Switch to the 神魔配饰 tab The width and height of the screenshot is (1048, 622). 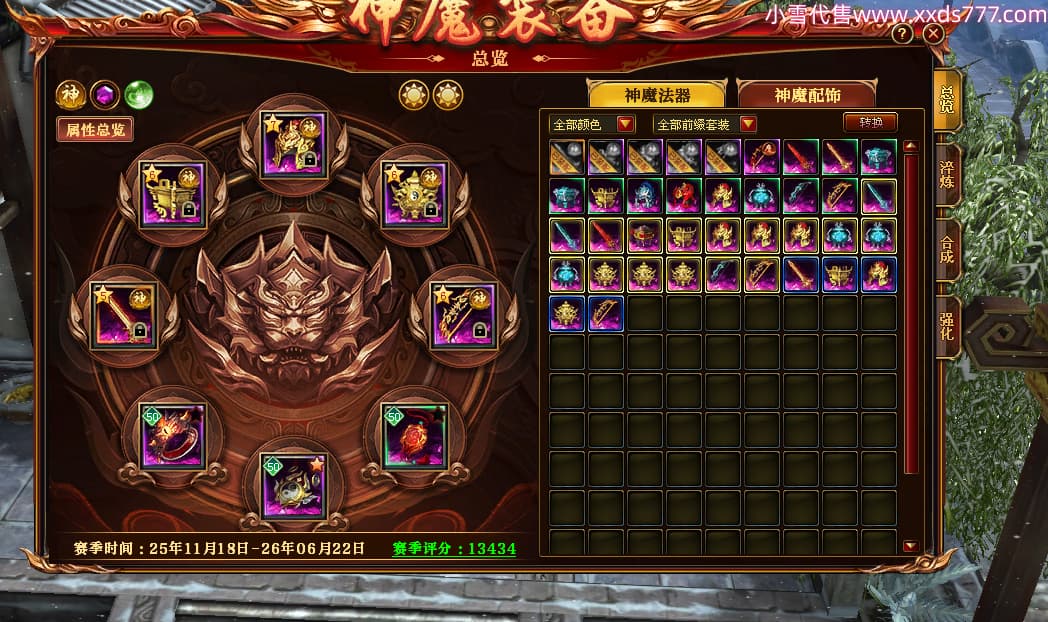[x=806, y=96]
